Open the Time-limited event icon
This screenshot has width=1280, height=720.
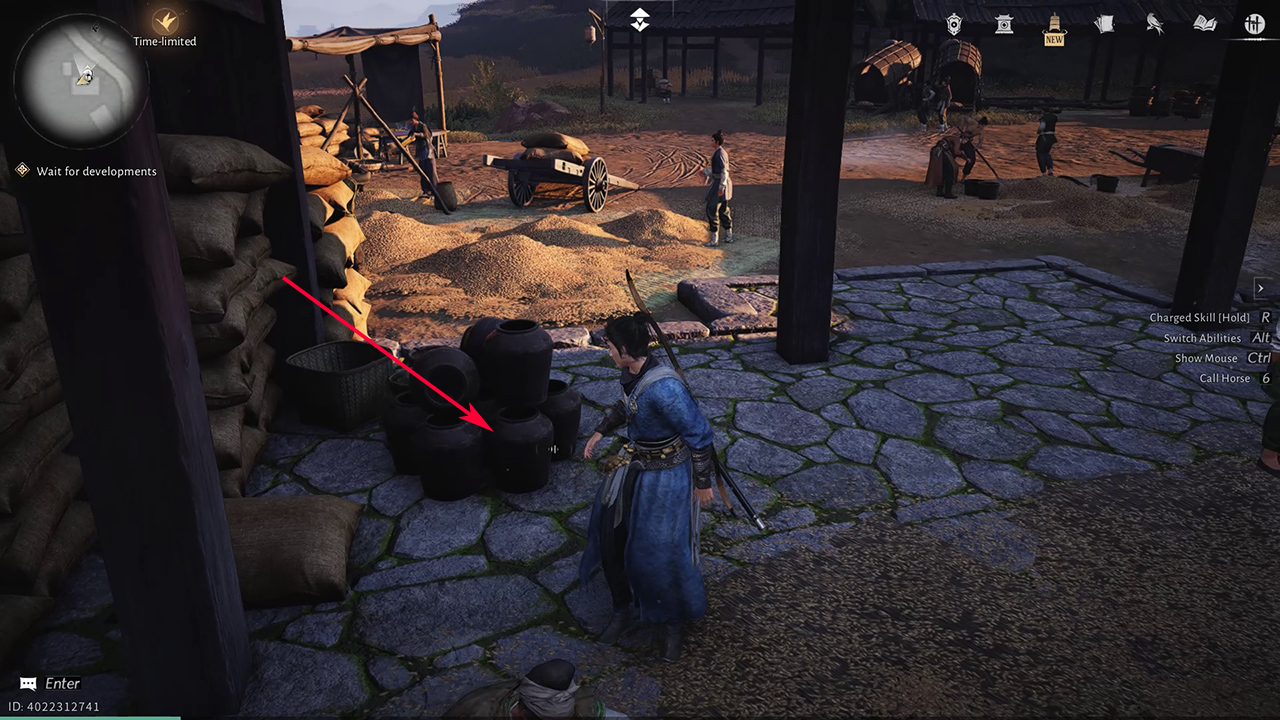click(x=164, y=22)
